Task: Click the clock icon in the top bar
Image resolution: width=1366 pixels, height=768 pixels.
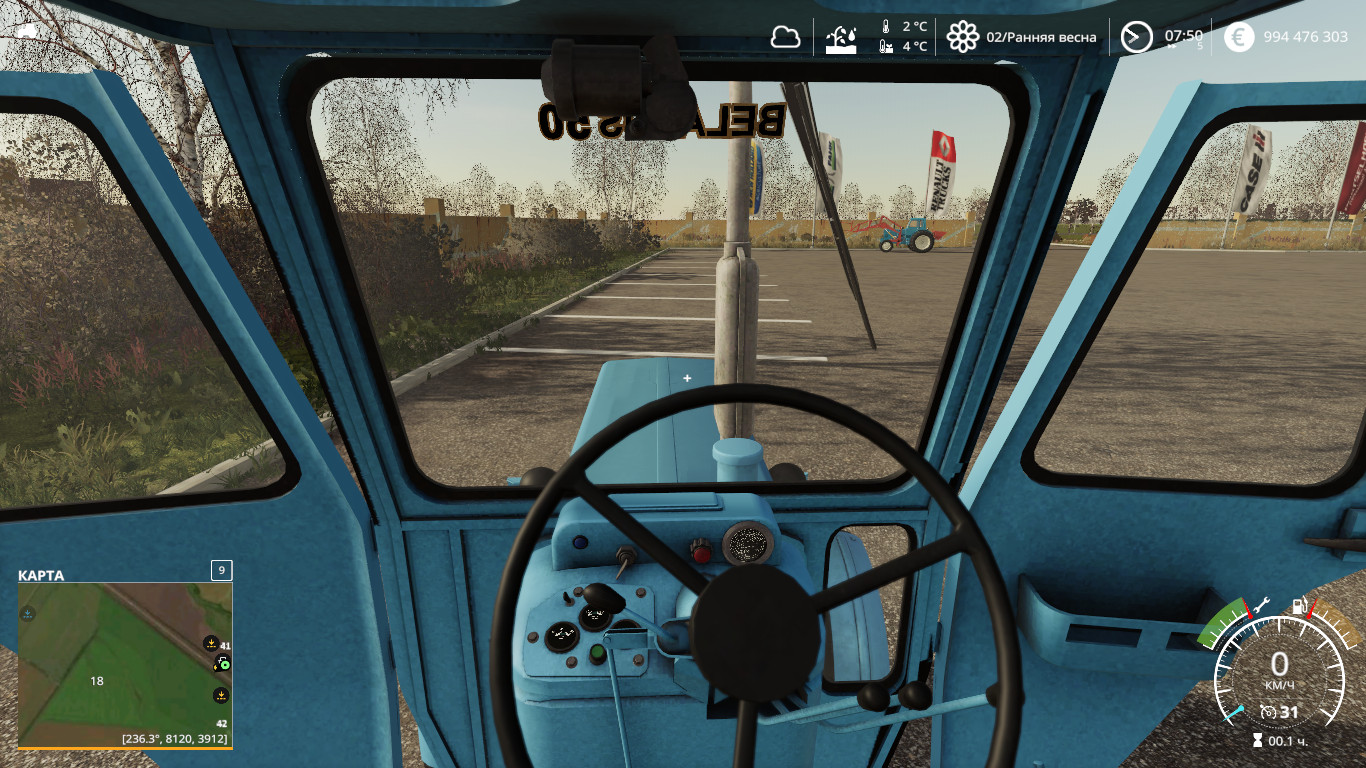Action: coord(1136,38)
